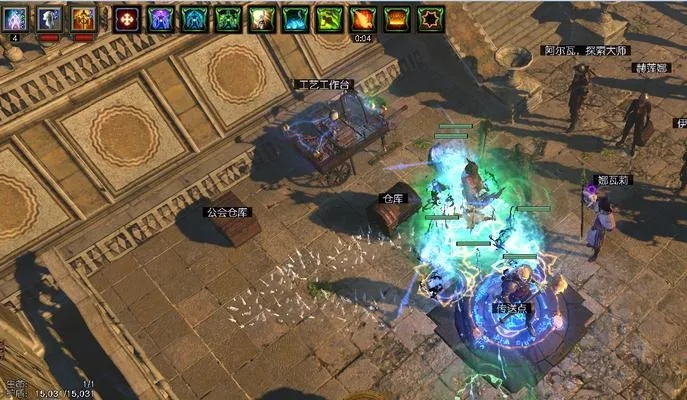Image resolution: width=687 pixels, height=400 pixels.
Task: Click the white profile minion status icon
Action: pyautogui.click(x=49, y=18)
